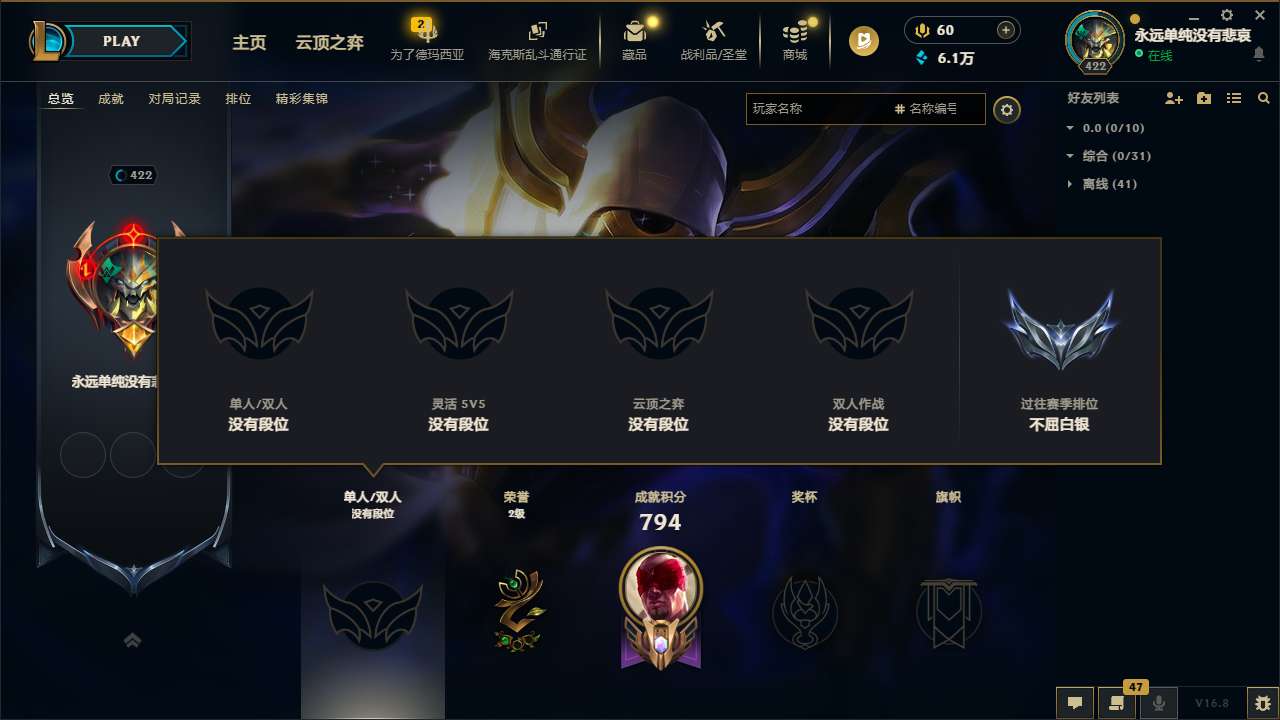Toggle the microphone in the bottom bar
This screenshot has width=1280, height=720.
(x=1160, y=703)
